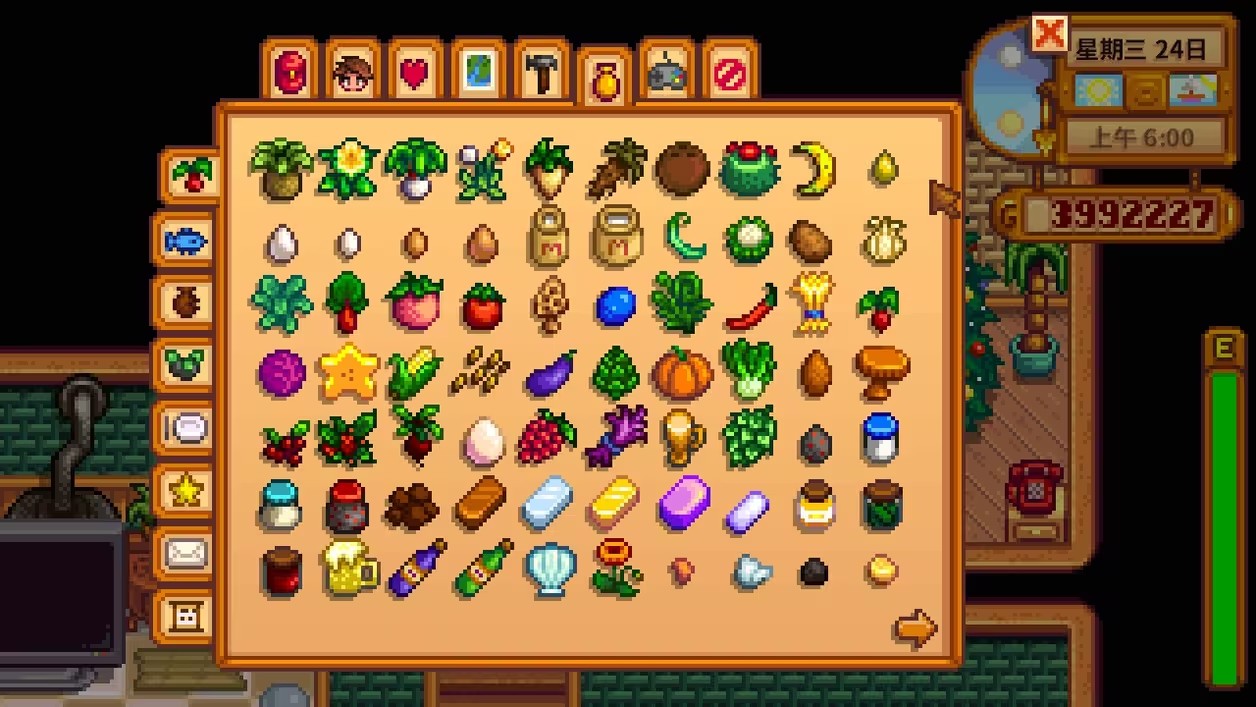This screenshot has width=1256, height=707.
Task: Select the gamepad options tab
Action: point(666,73)
